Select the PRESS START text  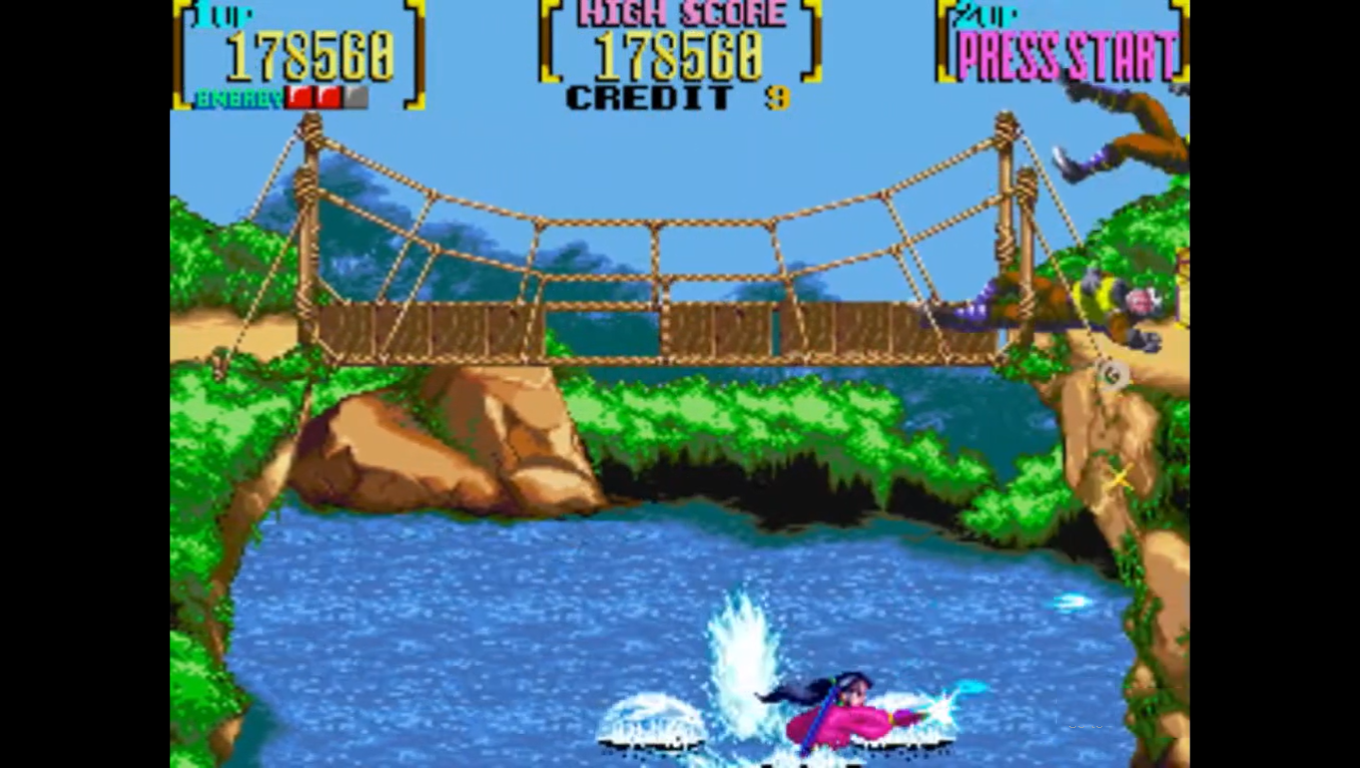pos(1065,55)
